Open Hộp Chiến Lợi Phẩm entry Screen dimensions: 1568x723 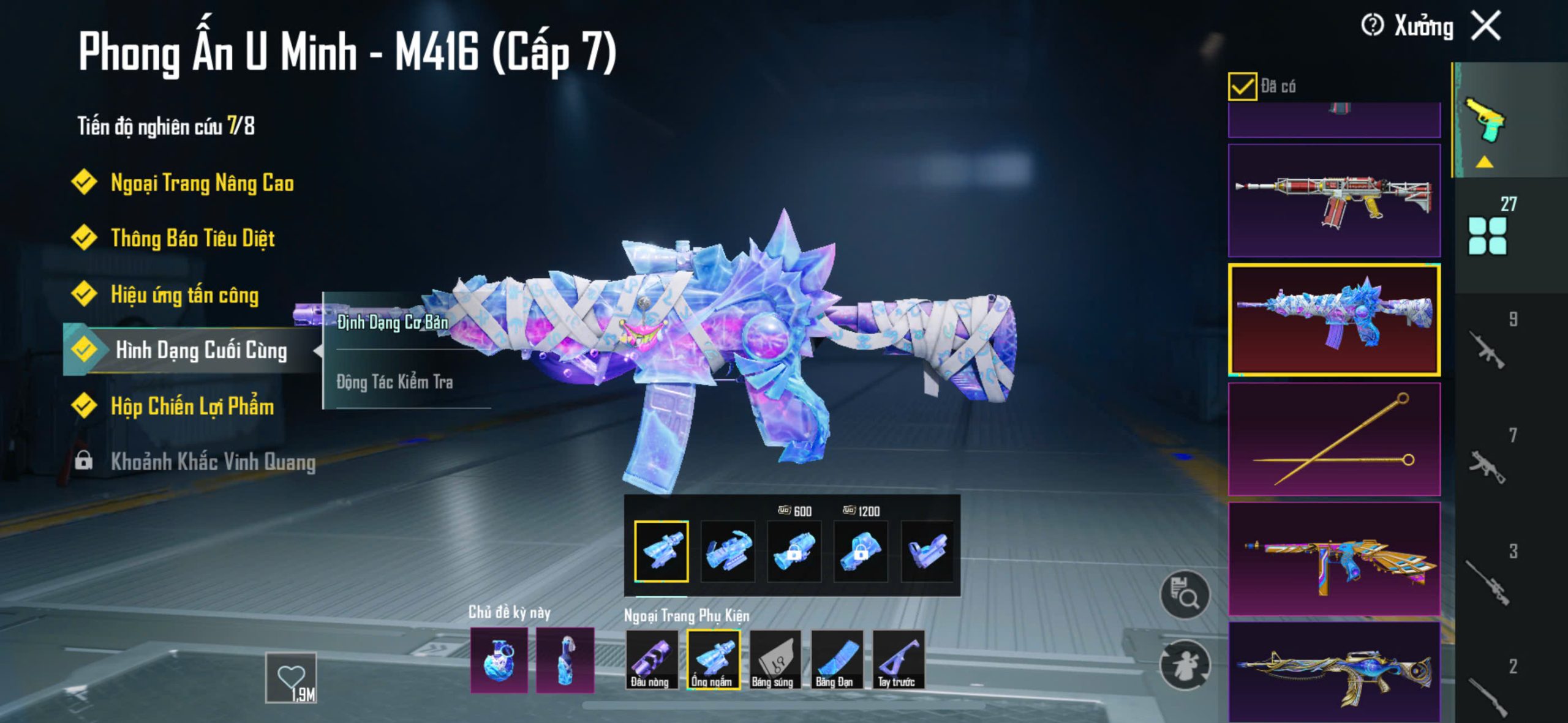pyautogui.click(x=192, y=406)
